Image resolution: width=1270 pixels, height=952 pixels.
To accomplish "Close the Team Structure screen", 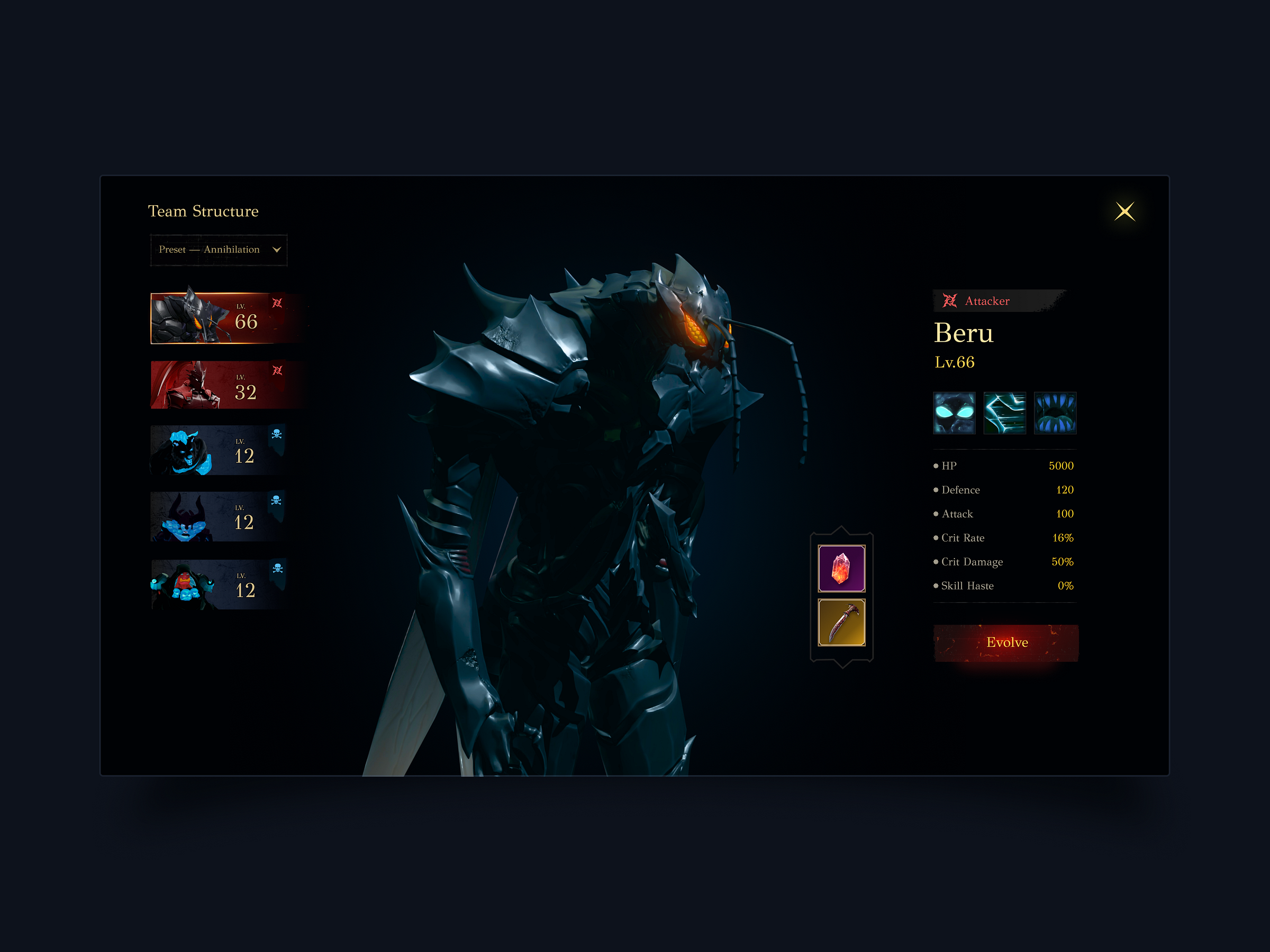I will [1126, 211].
